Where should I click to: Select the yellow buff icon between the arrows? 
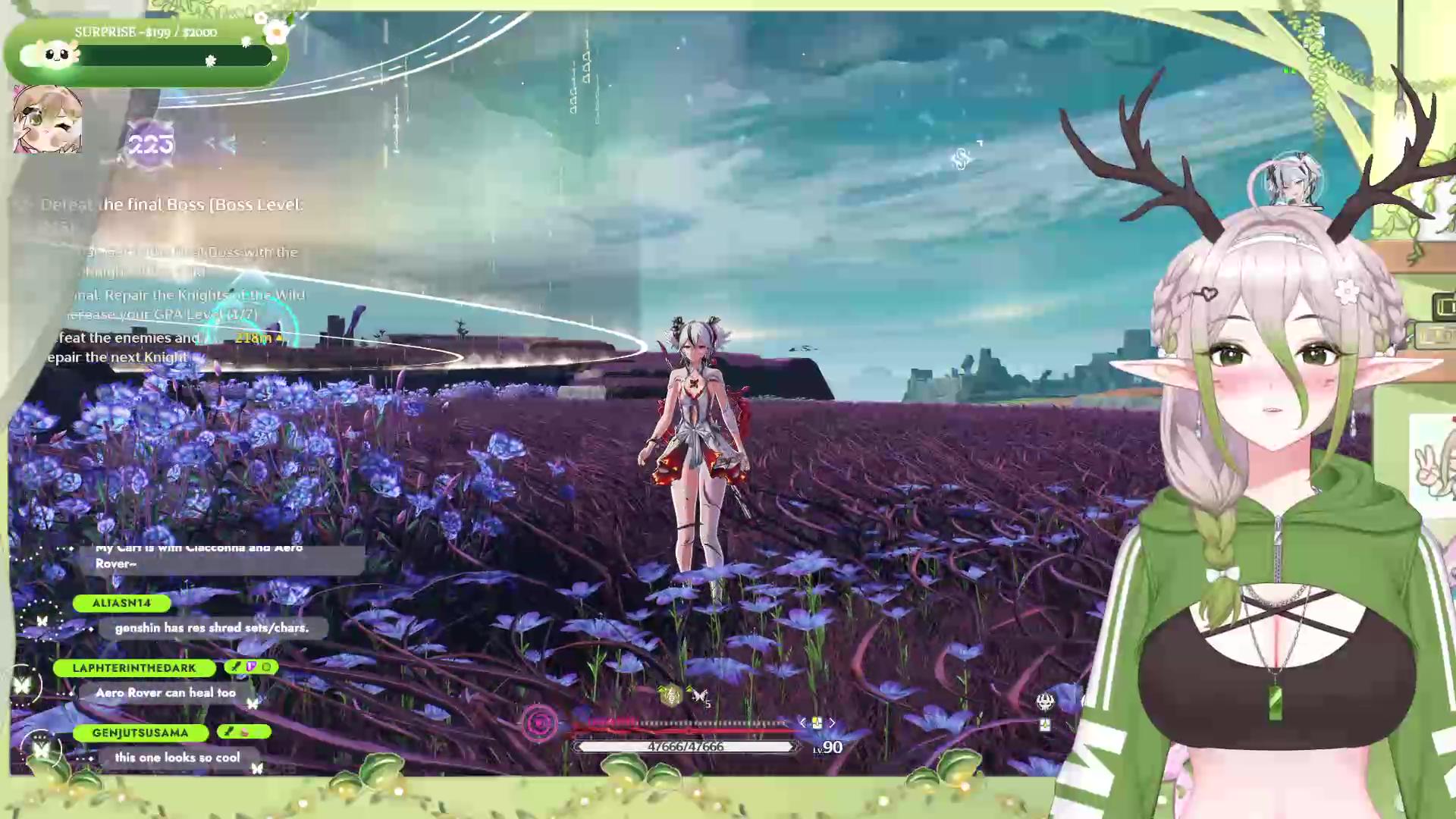817,723
